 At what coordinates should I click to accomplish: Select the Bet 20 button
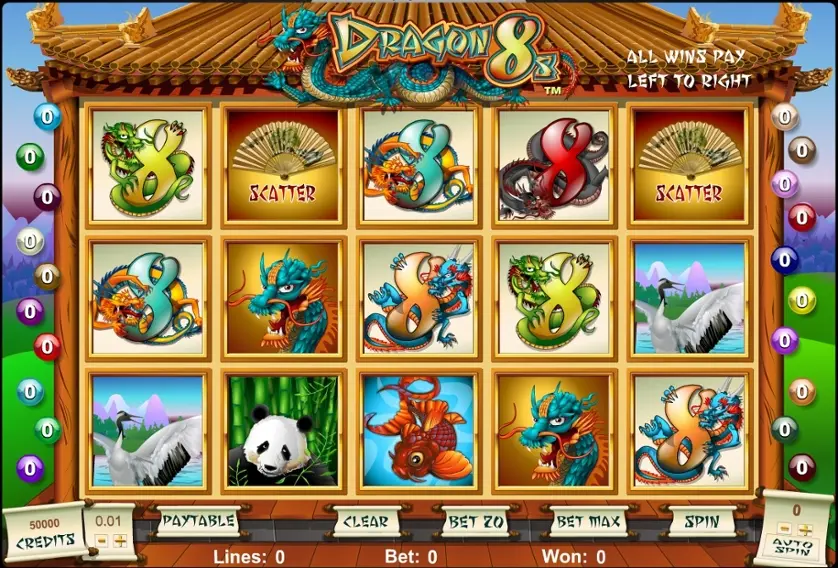pos(473,521)
